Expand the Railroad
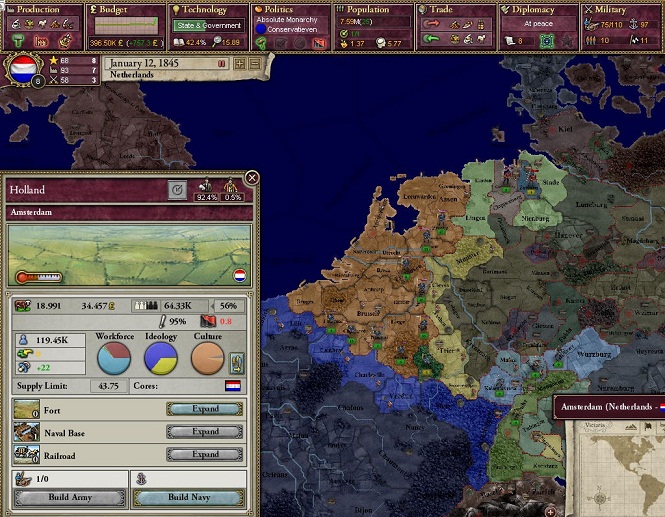The image size is (665, 517). [x=205, y=455]
